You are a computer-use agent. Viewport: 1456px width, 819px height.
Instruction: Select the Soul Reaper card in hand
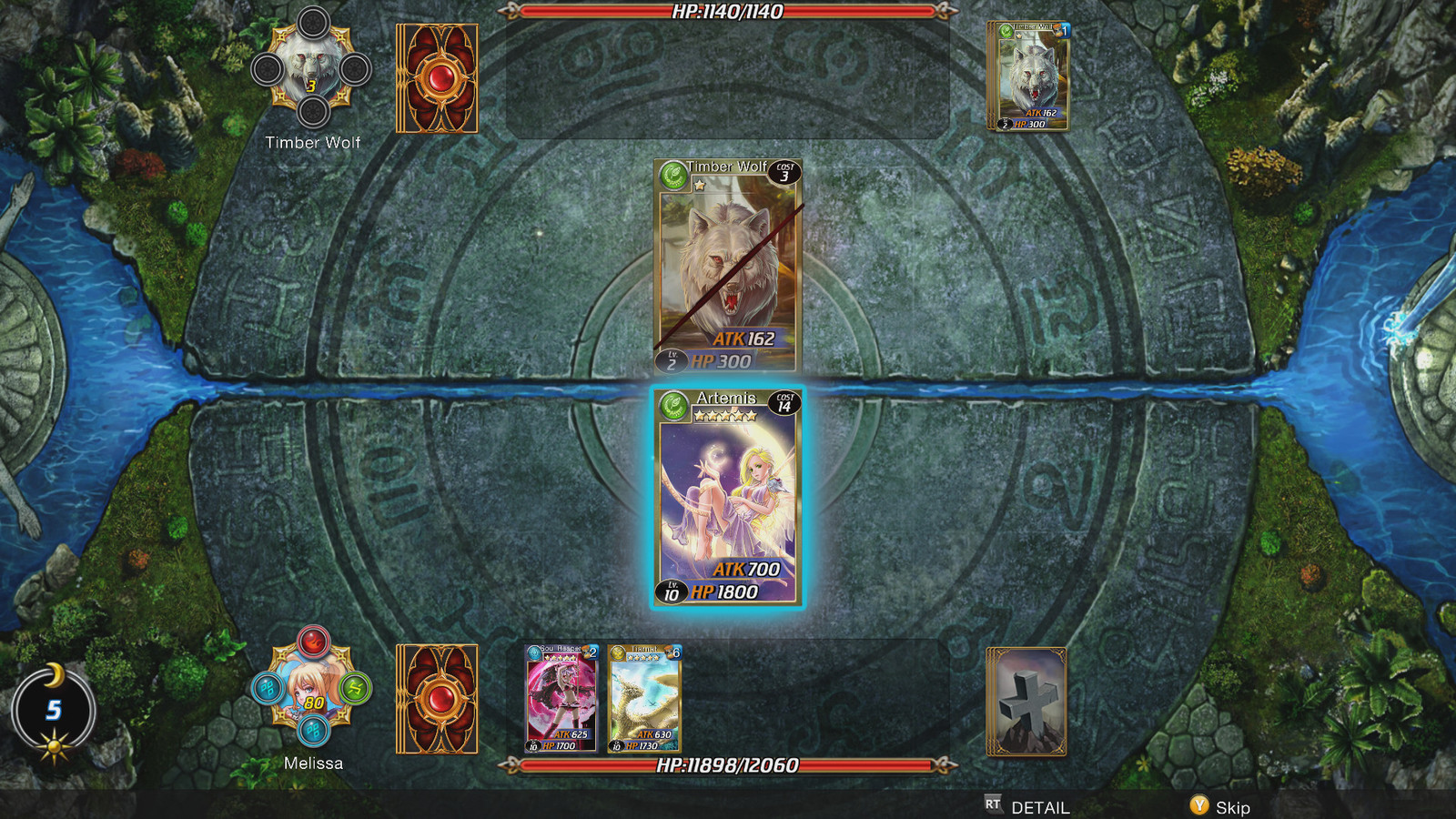[561, 699]
